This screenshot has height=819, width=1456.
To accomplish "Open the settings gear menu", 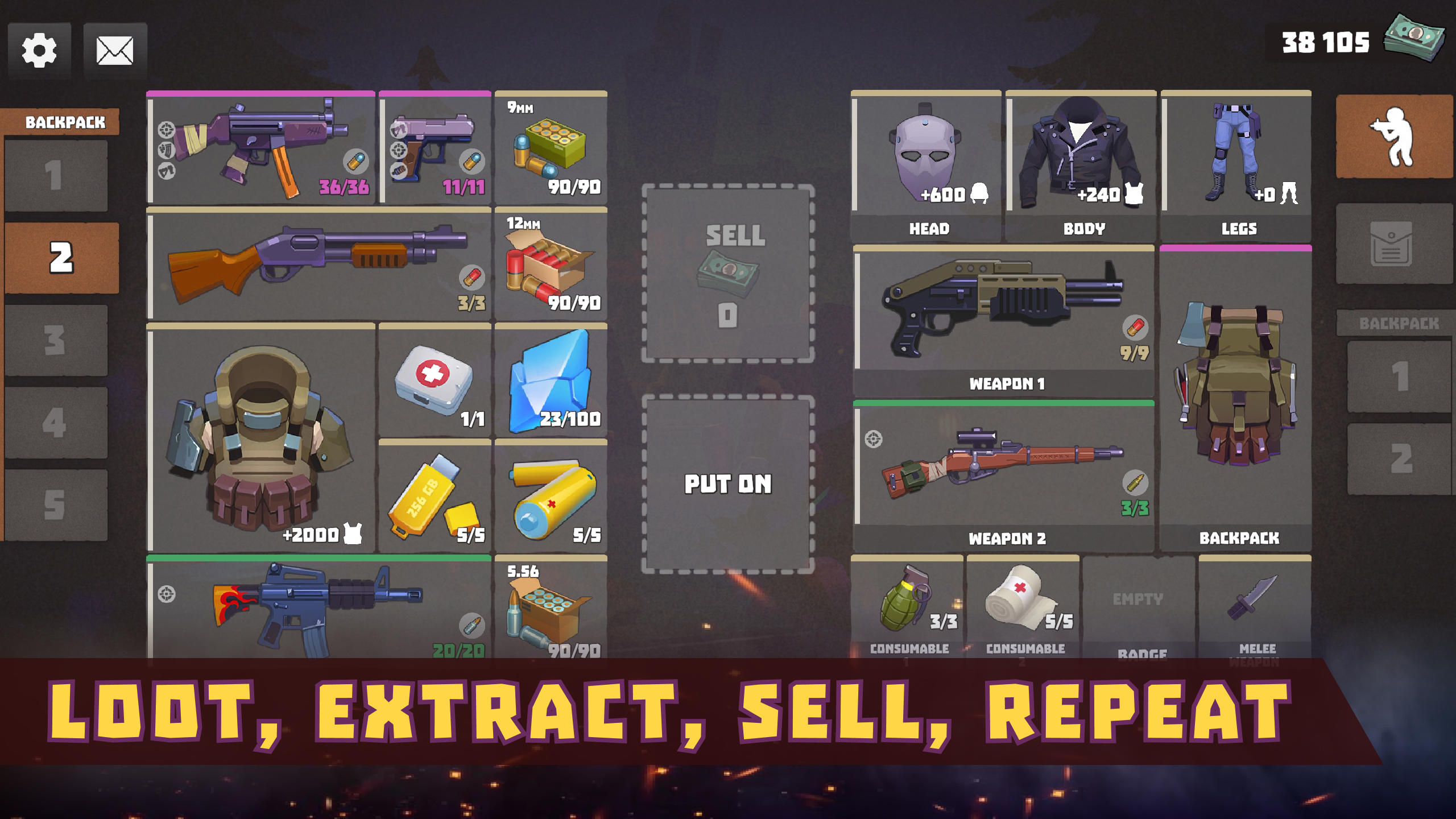I will 40,50.
